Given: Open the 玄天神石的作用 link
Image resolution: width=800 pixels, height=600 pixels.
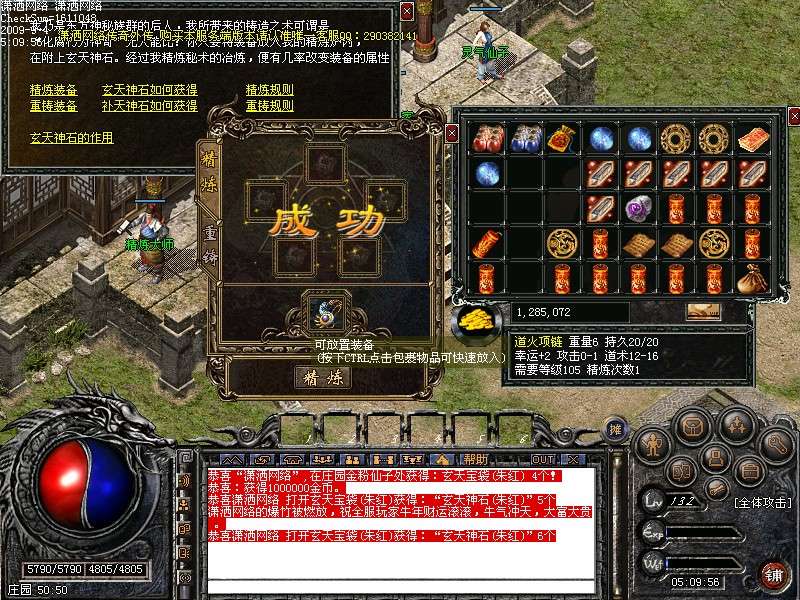Looking at the screenshot, I should coord(71,138).
